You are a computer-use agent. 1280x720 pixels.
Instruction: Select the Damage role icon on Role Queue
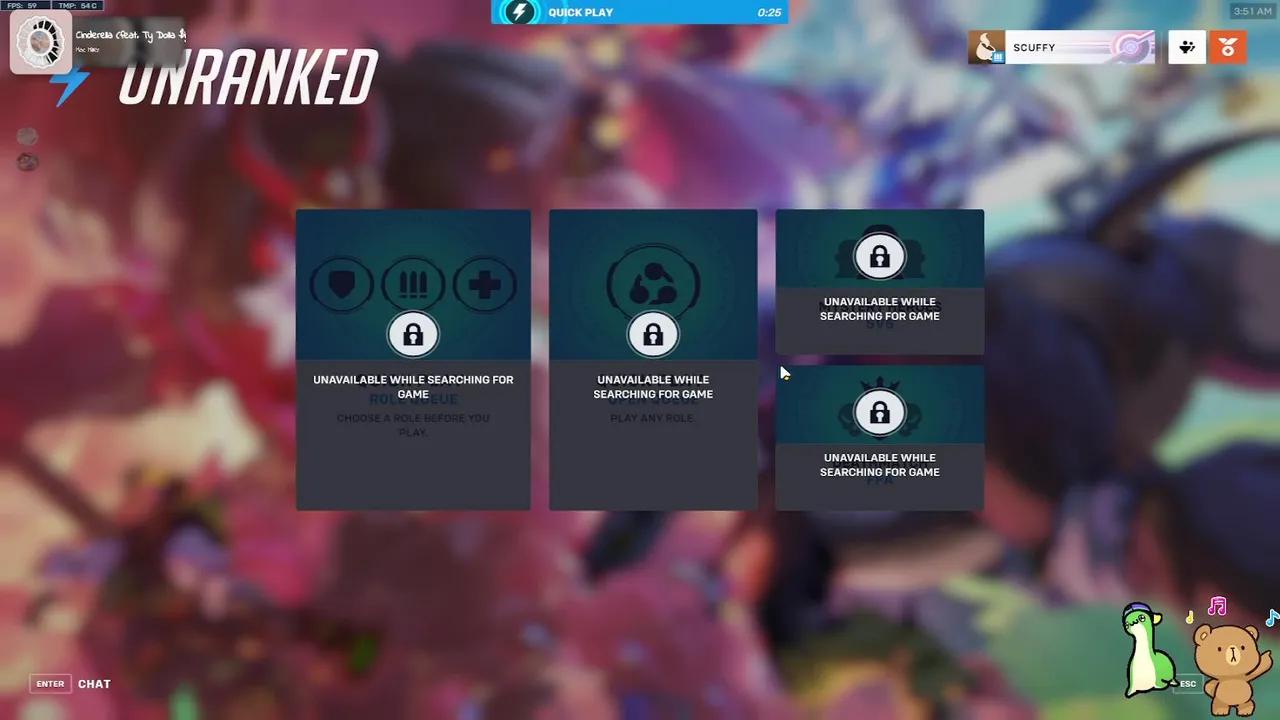[413, 284]
